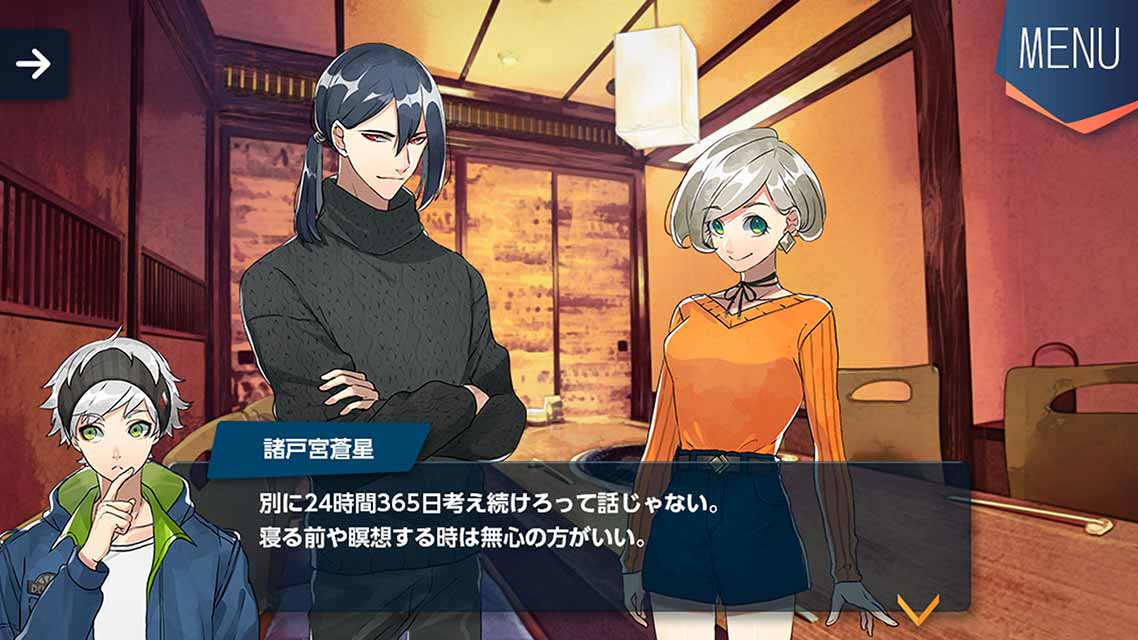The image size is (1138, 640).
Task: Click the white arrow button
Action: pos(33,65)
